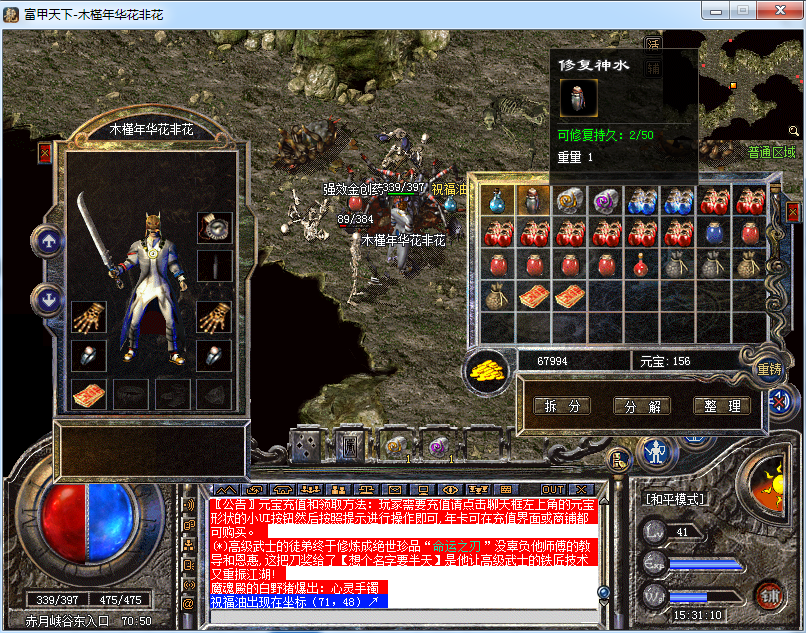
Task: Select the equipped necklace slot
Action: coord(215,228)
